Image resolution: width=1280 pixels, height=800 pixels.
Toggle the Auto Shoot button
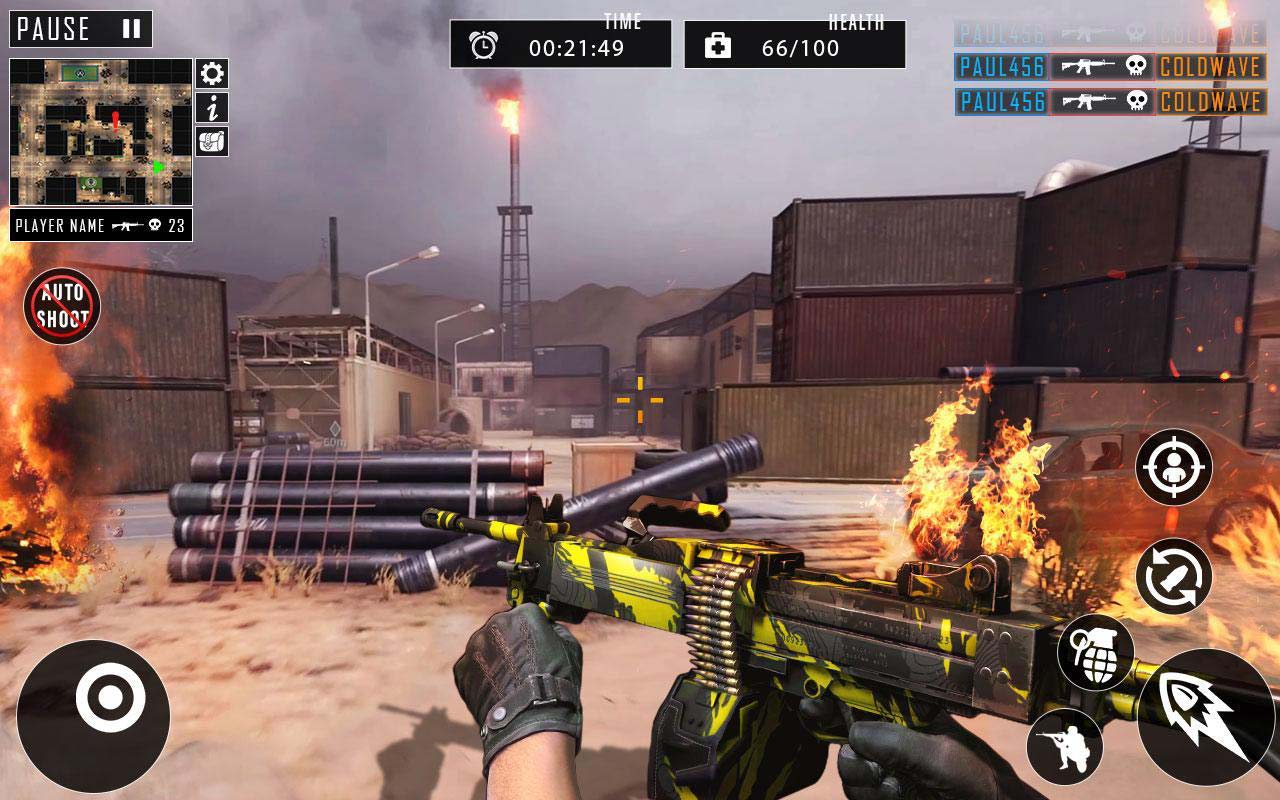(62, 306)
